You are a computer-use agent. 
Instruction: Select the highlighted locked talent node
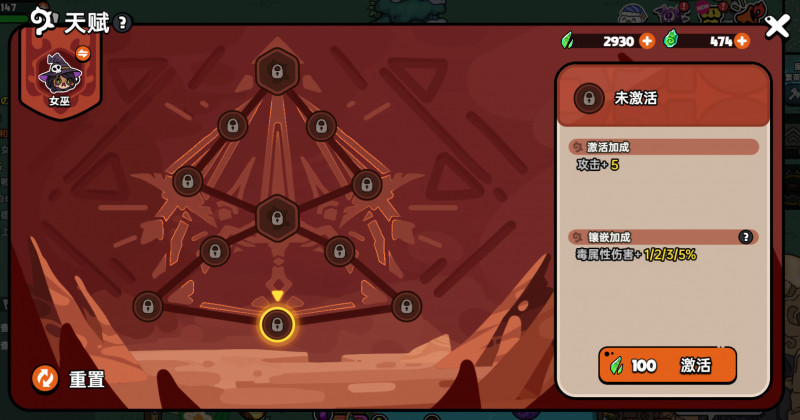tap(277, 324)
